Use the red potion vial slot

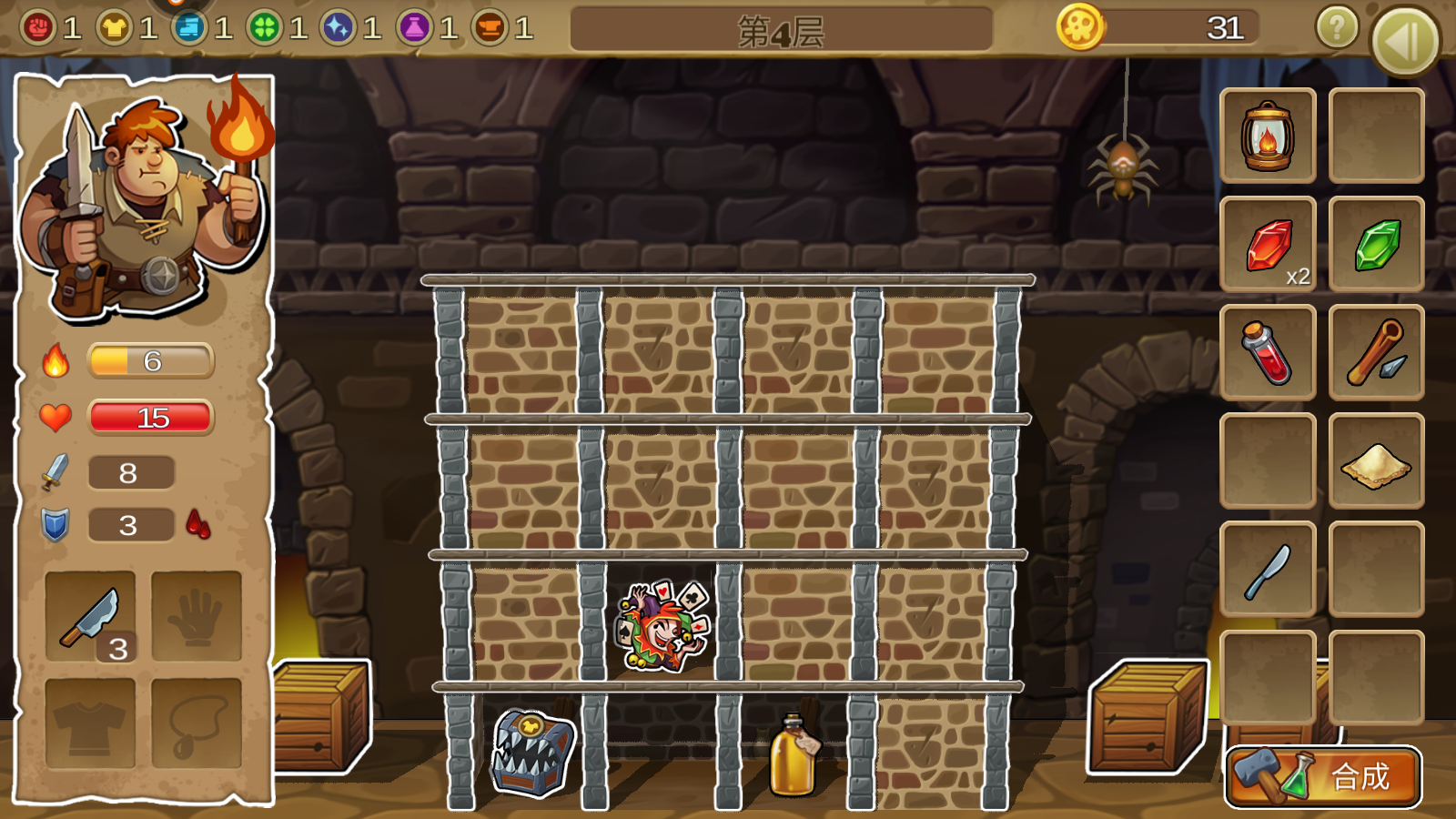click(1268, 353)
